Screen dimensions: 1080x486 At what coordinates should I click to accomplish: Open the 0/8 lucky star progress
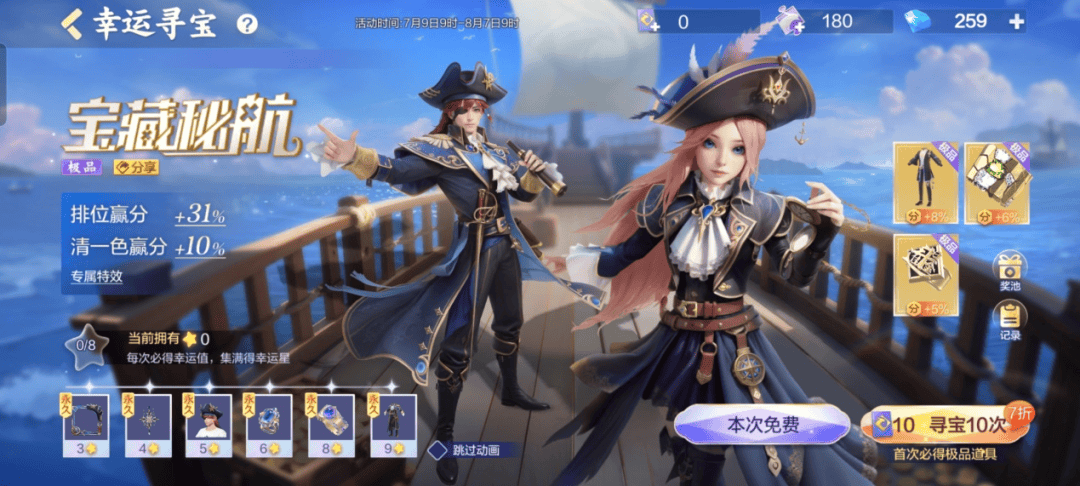point(86,345)
